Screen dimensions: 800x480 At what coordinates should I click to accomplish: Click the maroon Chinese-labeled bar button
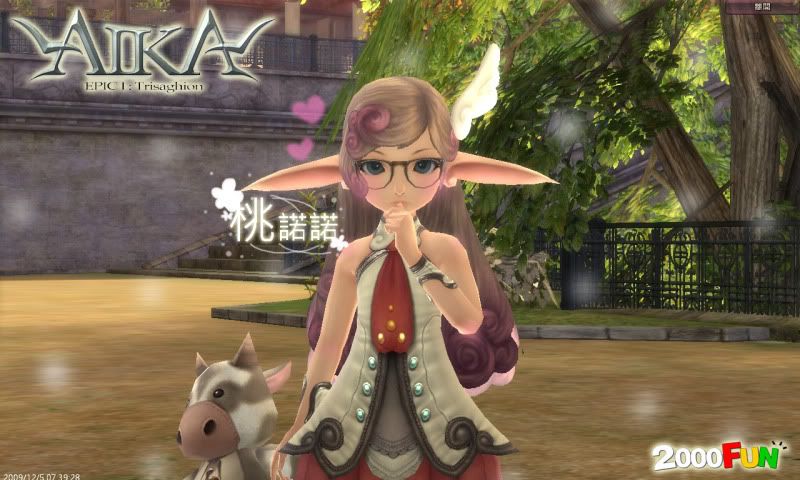pos(762,7)
